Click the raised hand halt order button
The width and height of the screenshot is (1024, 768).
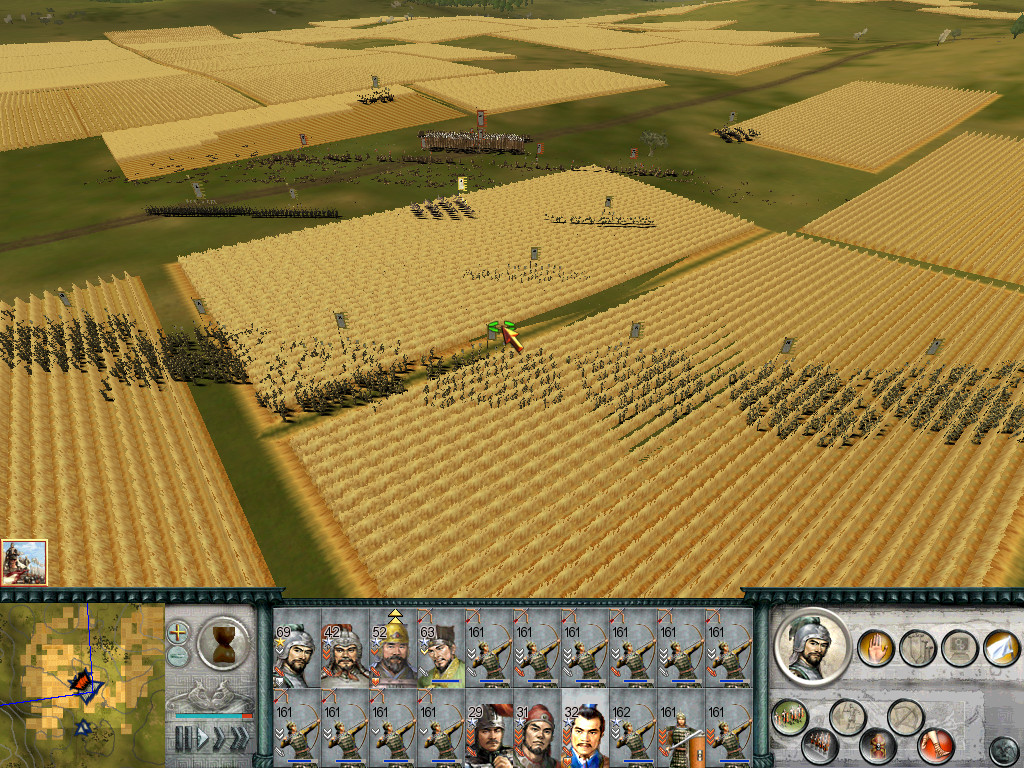(875, 647)
